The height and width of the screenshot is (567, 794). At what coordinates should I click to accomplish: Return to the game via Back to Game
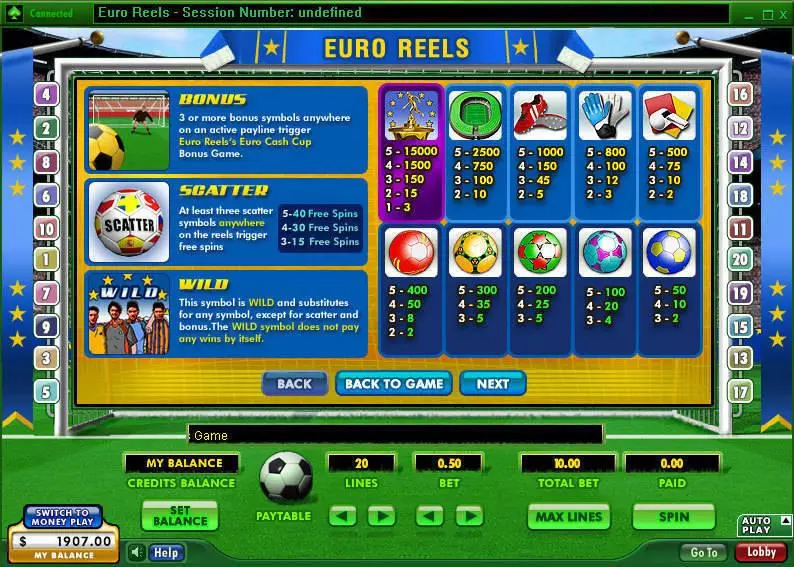[x=393, y=383]
